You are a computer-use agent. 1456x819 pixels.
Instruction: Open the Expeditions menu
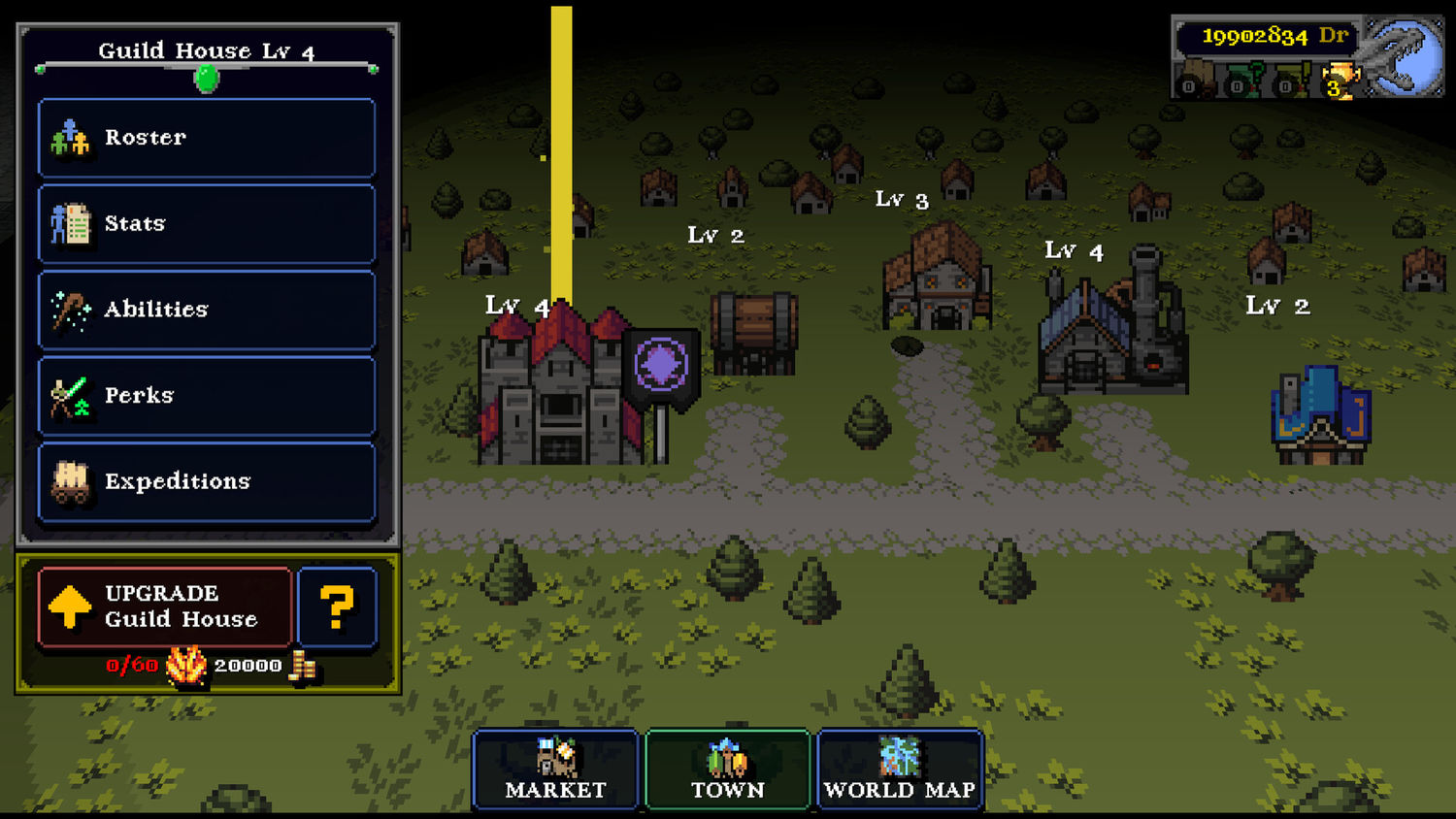pos(207,481)
